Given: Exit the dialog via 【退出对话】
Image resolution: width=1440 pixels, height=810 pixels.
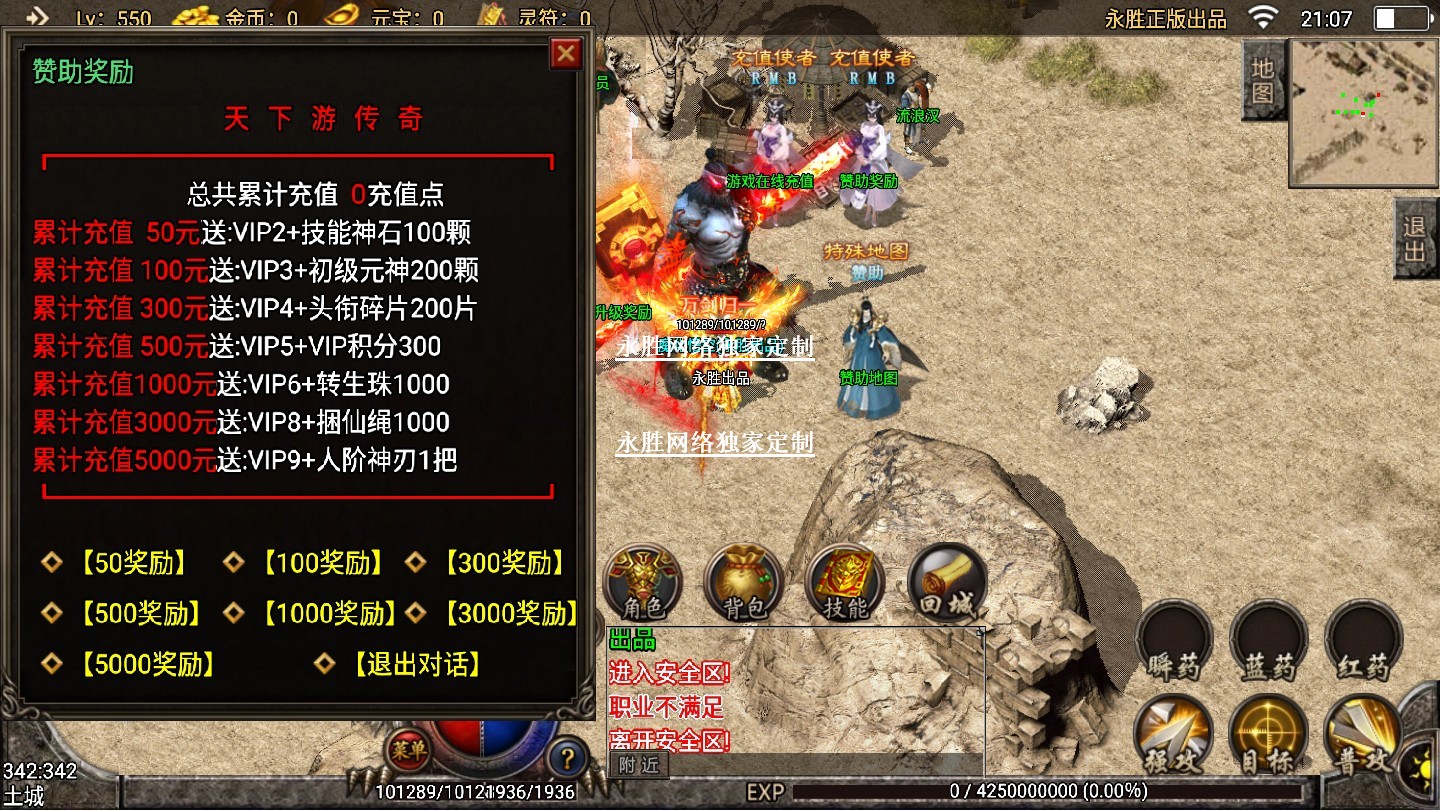Looking at the screenshot, I should [417, 664].
